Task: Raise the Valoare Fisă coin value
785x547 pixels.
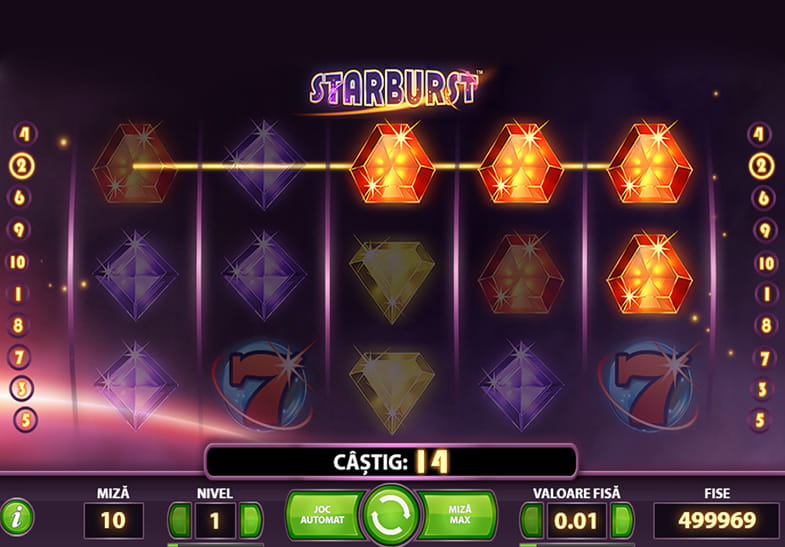Action: (x=621, y=520)
